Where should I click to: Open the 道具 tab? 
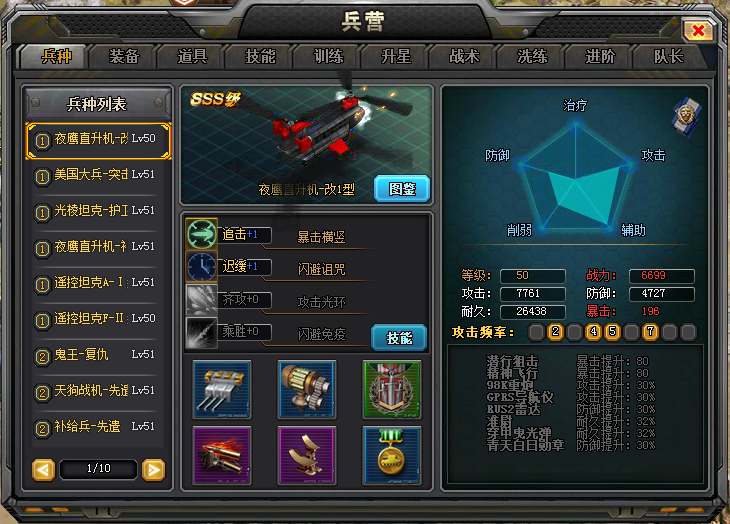coord(192,56)
